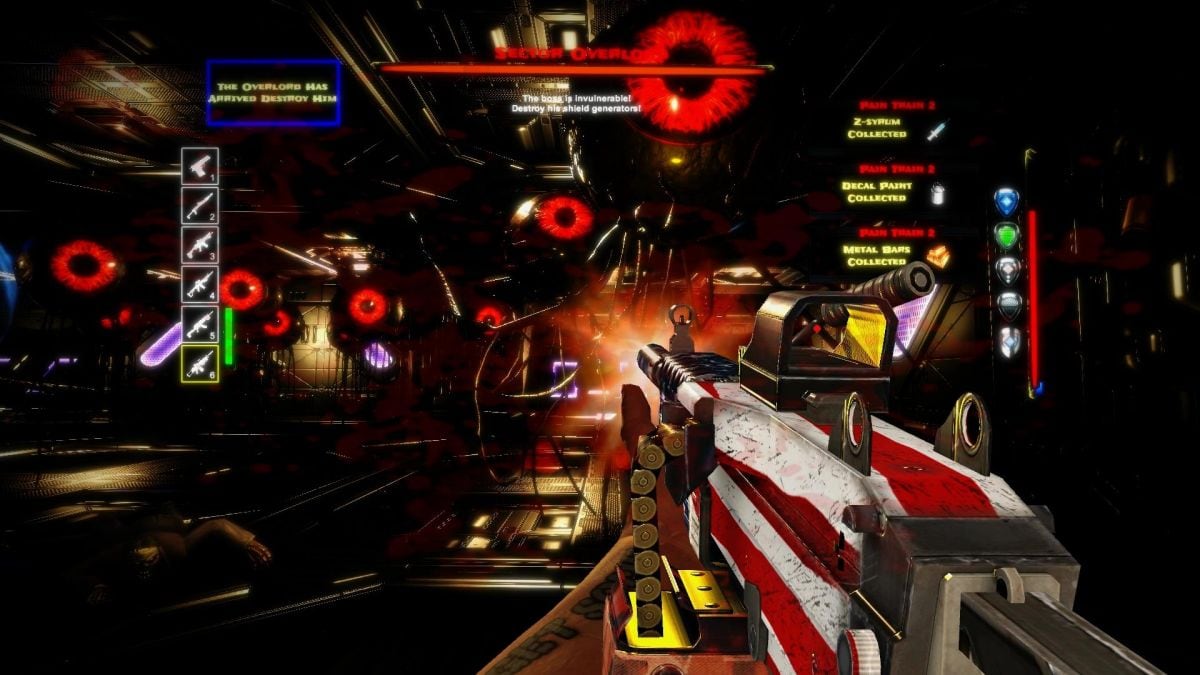1200x675 pixels.
Task: Click the Decal Paint can icon
Action: tap(937, 193)
